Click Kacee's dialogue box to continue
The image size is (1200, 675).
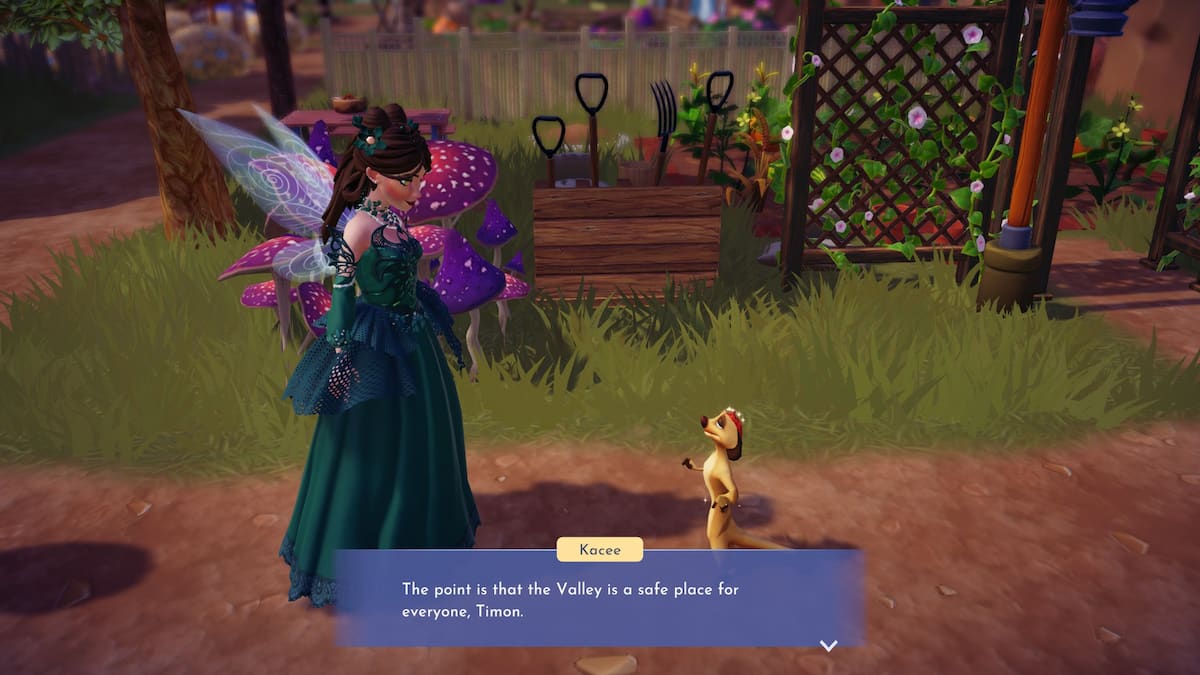598,598
